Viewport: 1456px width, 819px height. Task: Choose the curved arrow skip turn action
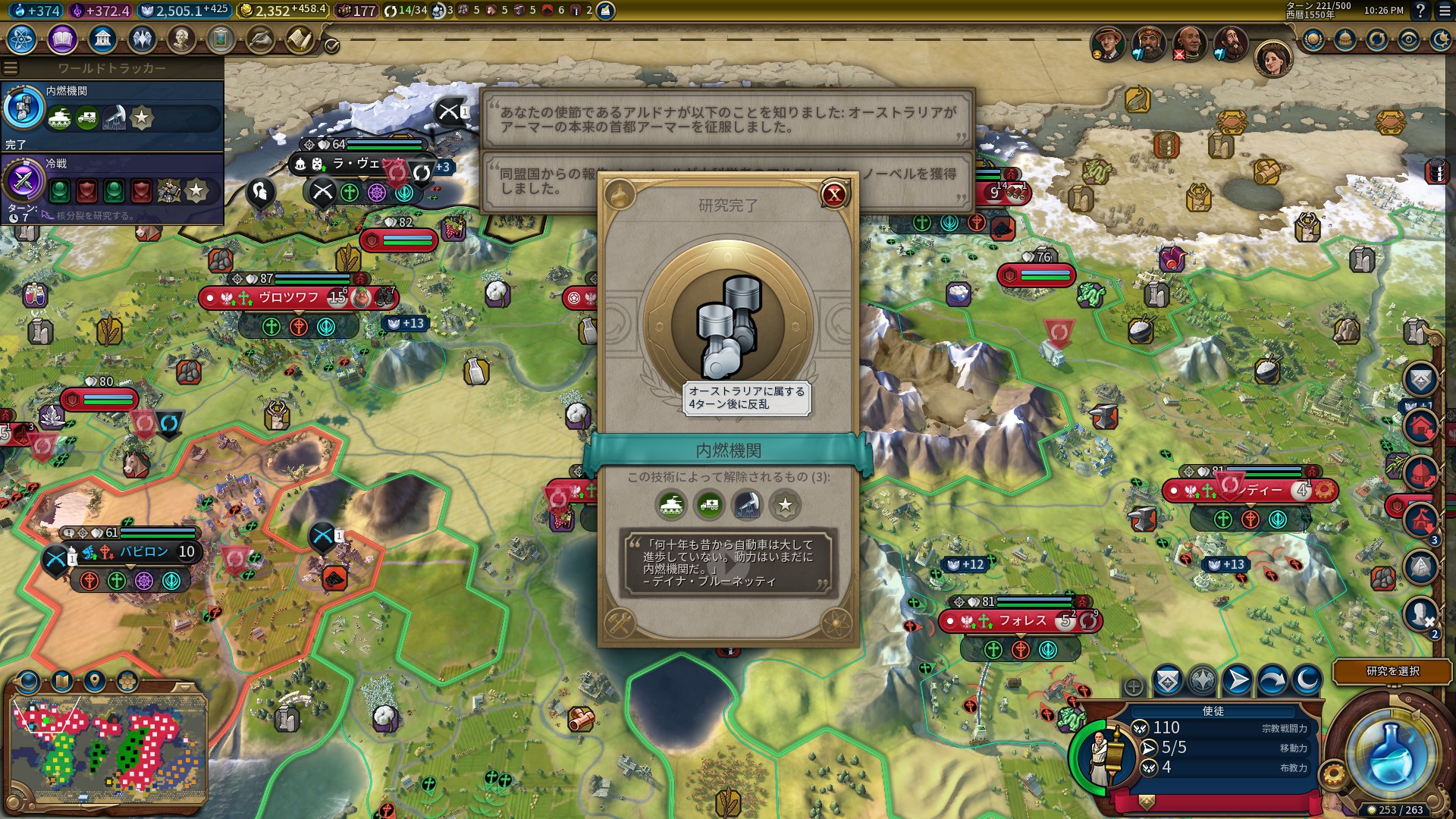point(1272,680)
